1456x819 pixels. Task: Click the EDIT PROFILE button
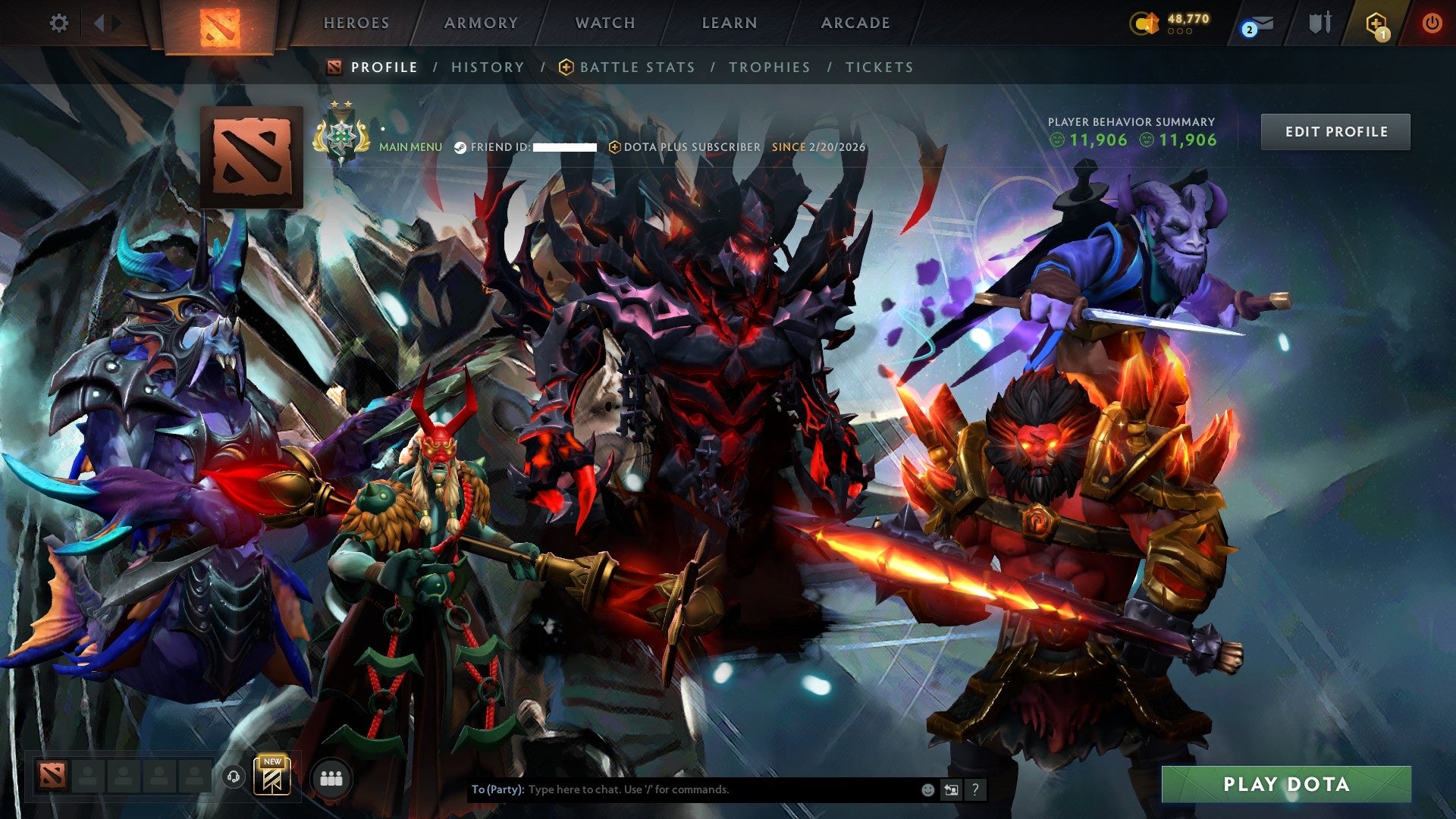[x=1335, y=131]
